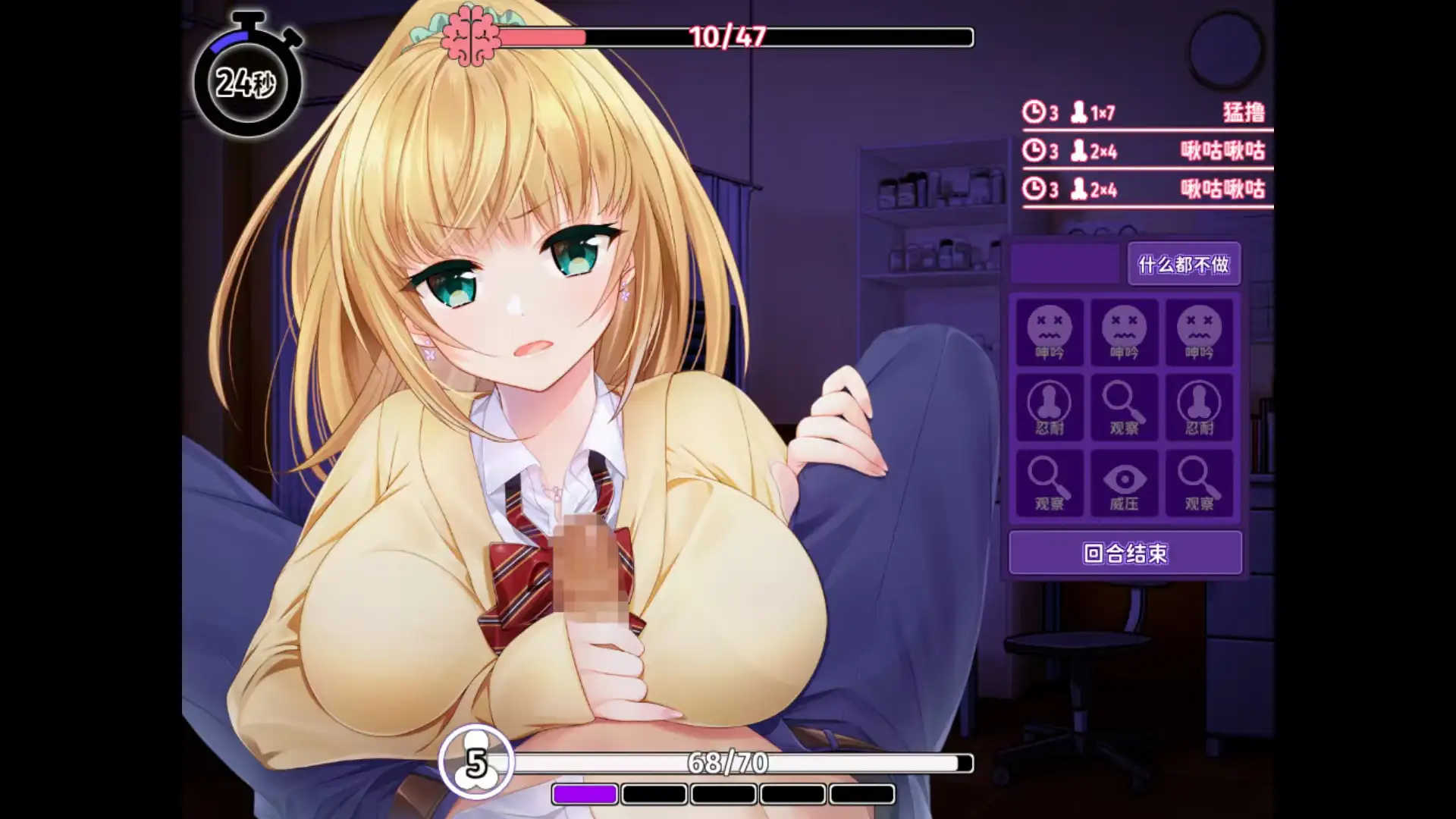End the turn with 回合结束
Image resolution: width=1456 pixels, height=819 pixels.
pos(1125,553)
